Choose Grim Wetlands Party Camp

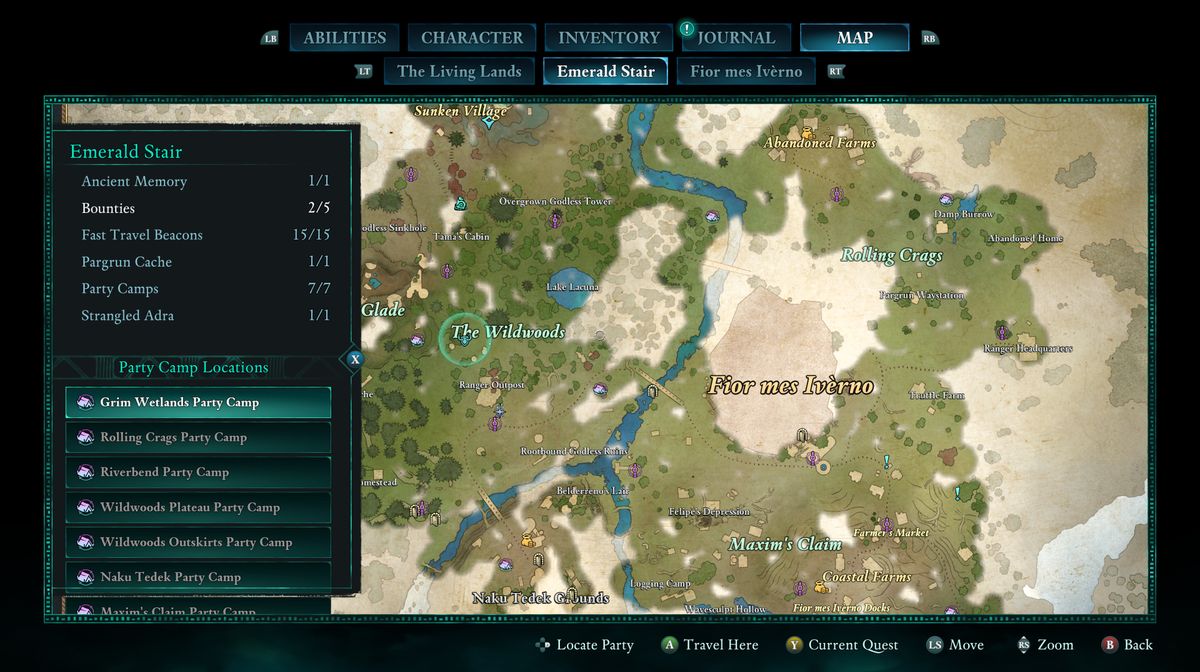tap(198, 402)
